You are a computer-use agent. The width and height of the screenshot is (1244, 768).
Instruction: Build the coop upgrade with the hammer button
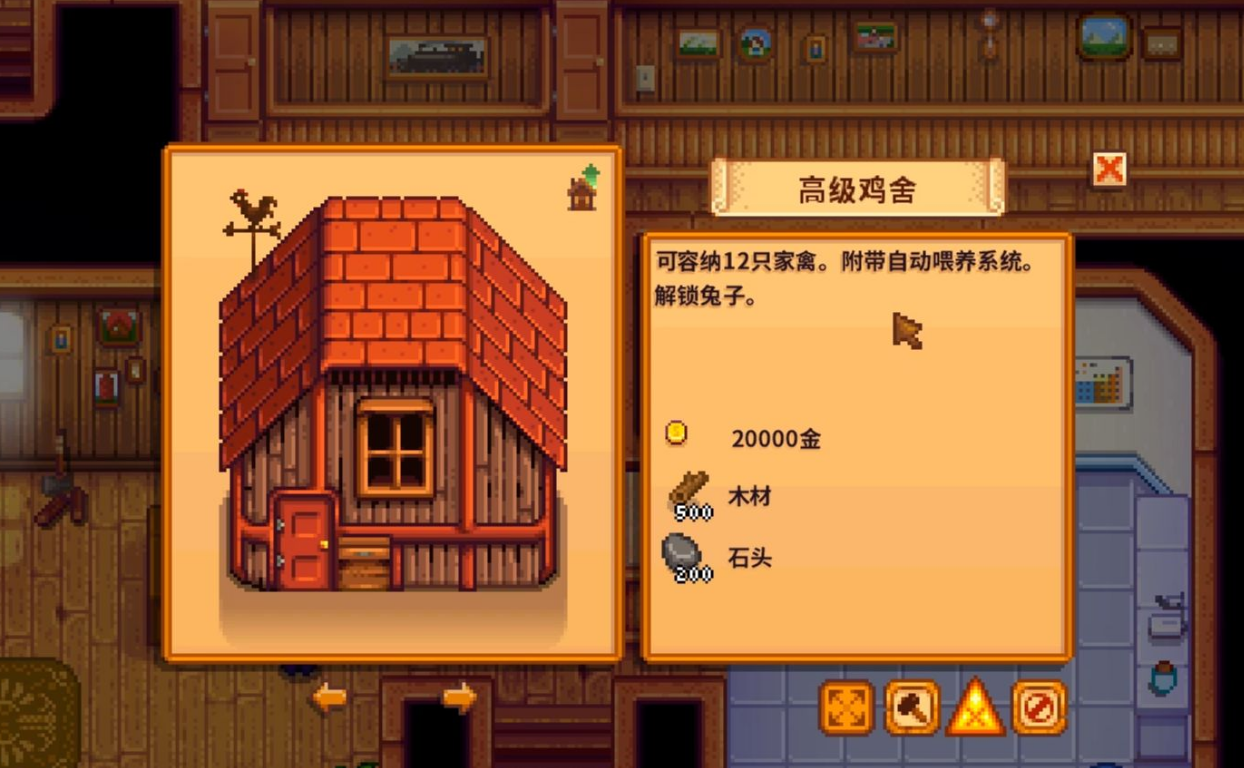(x=912, y=708)
